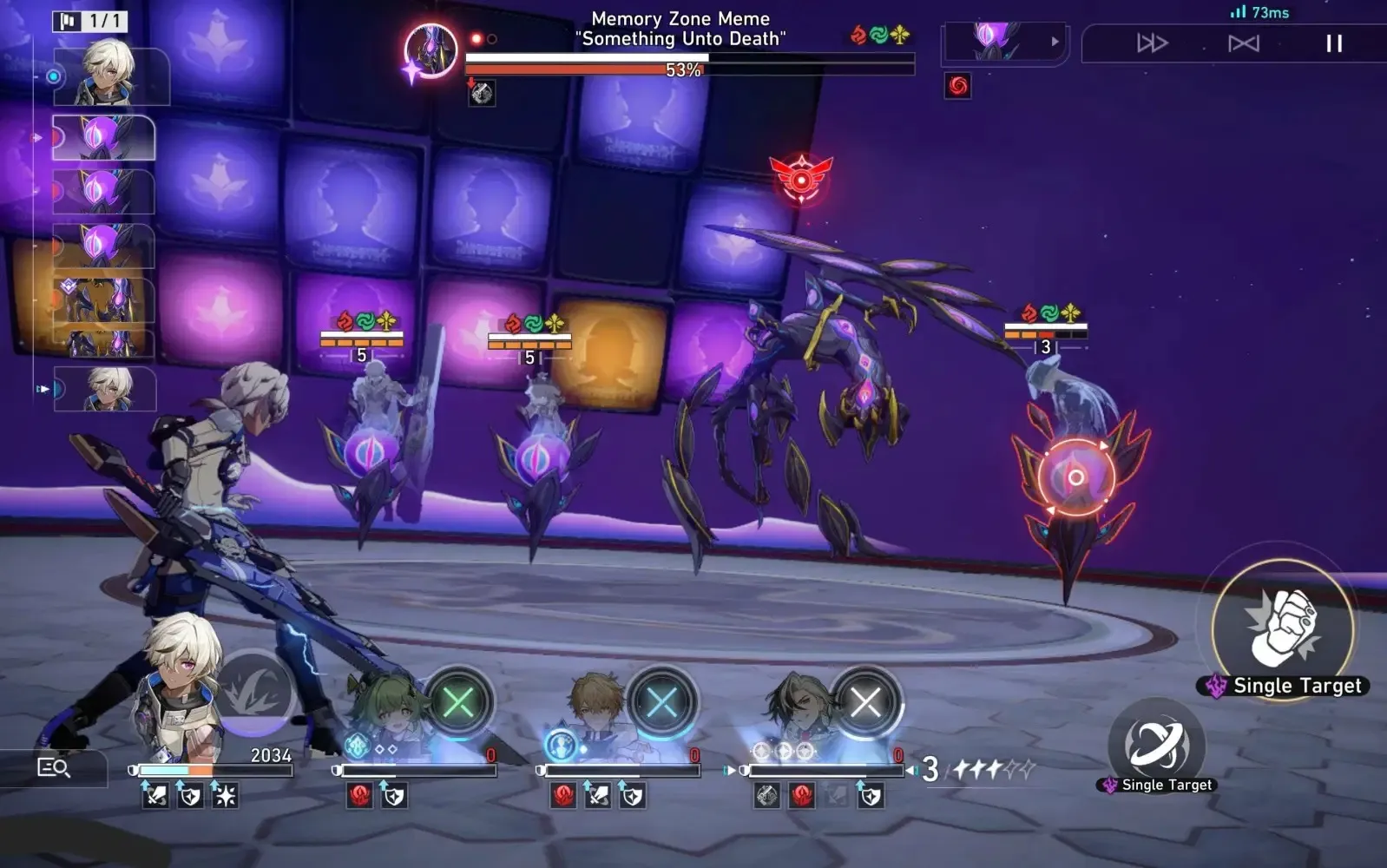1387x868 pixels.
Task: Open the enemy details list icon
Action: tap(54, 767)
